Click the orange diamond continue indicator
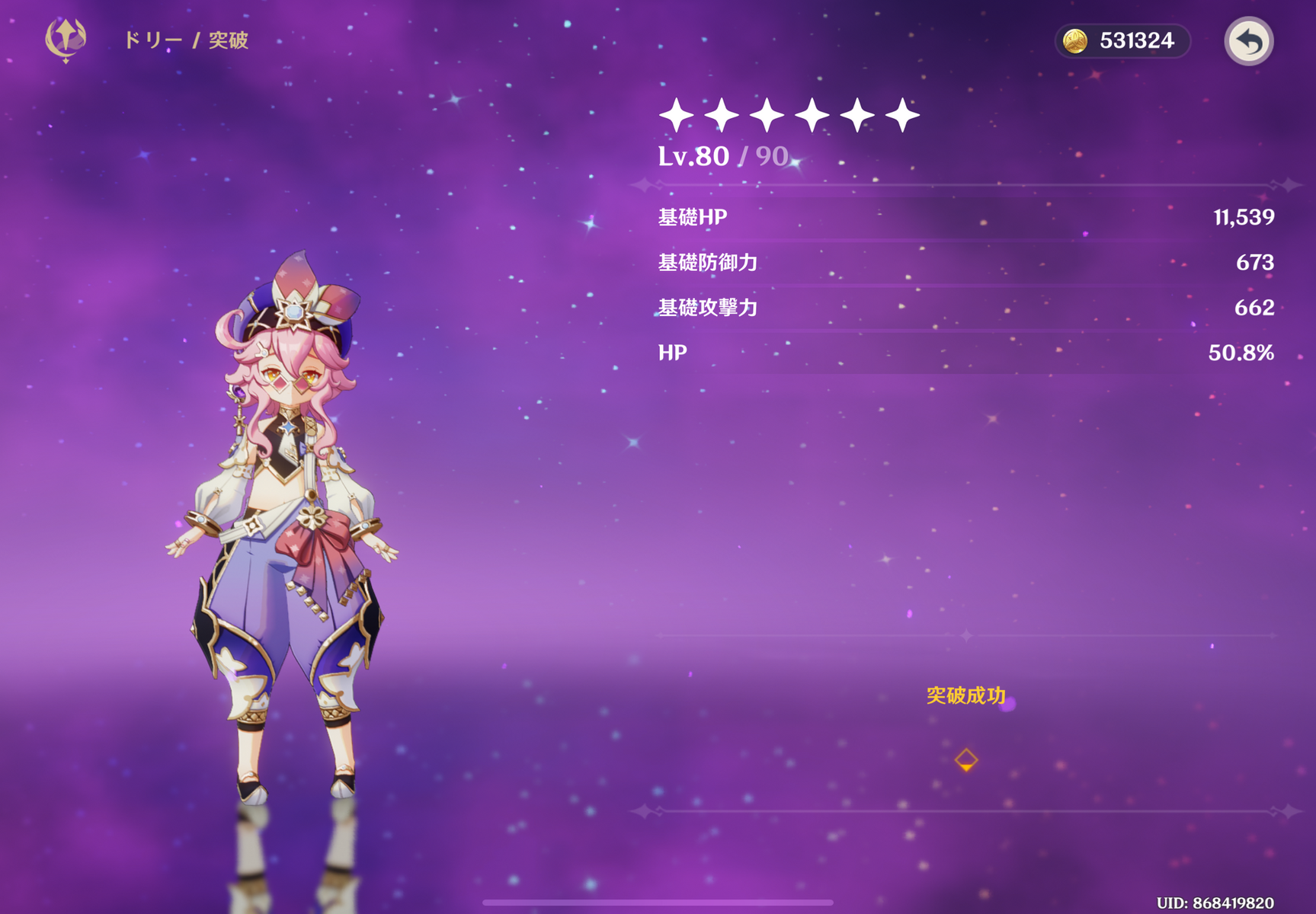 [x=965, y=759]
